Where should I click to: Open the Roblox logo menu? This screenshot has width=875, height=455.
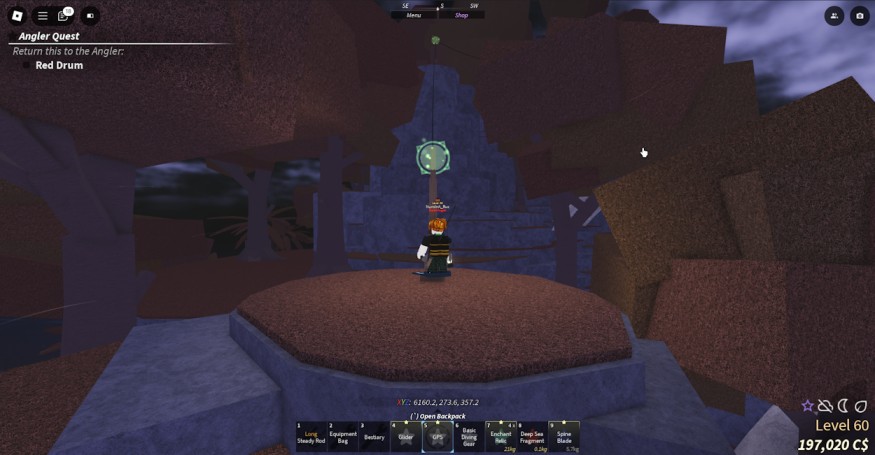click(16, 16)
